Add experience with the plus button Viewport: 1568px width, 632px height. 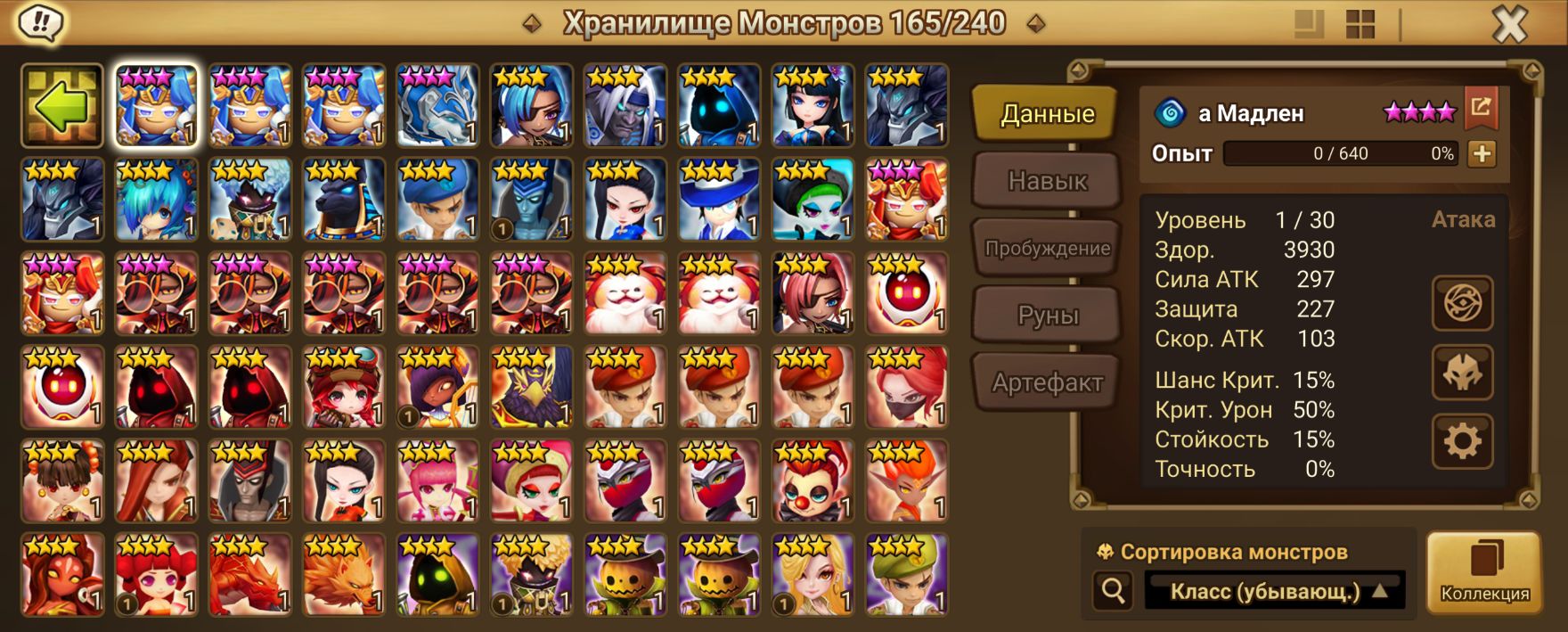(x=1482, y=153)
